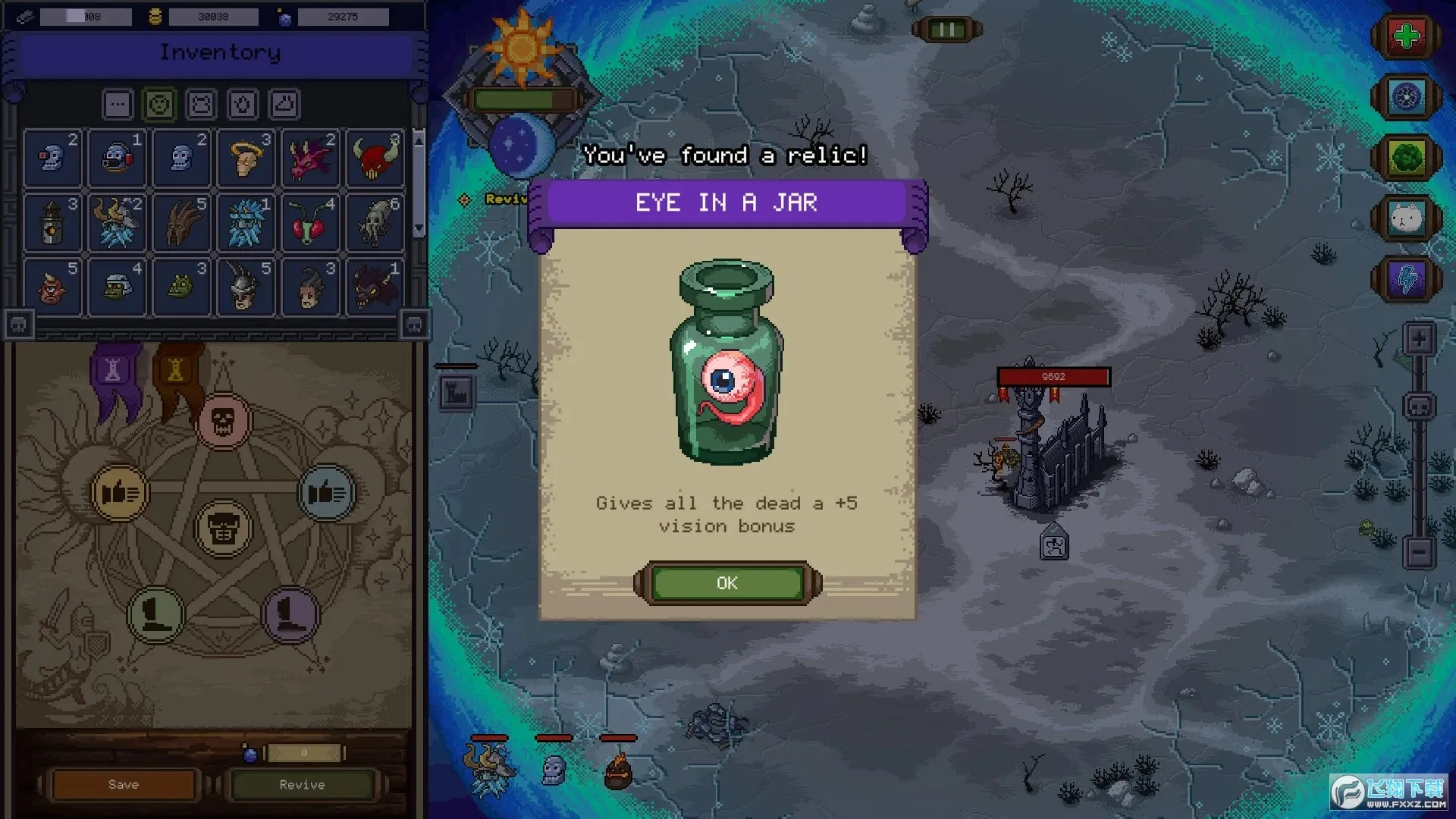Expand the left skull panel below inventory grid
1456x819 pixels.
click(19, 324)
